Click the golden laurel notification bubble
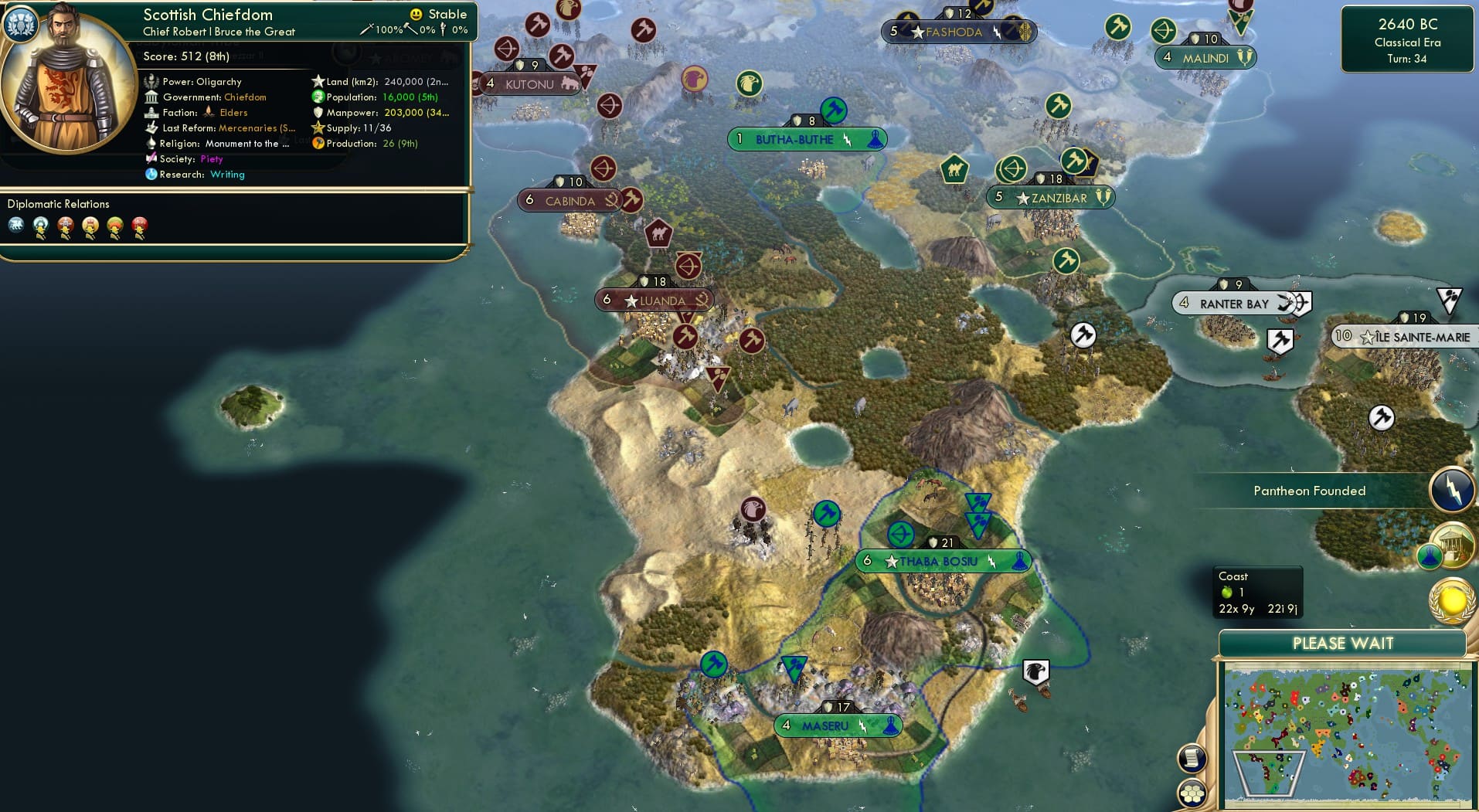The height and width of the screenshot is (812, 1479). 1450,601
